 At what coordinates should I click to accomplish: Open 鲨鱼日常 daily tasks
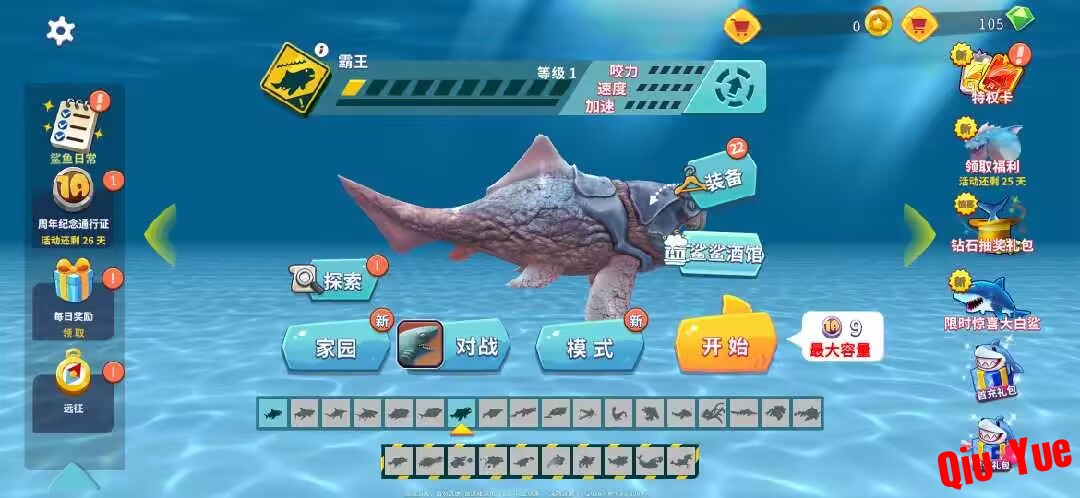tap(74, 127)
